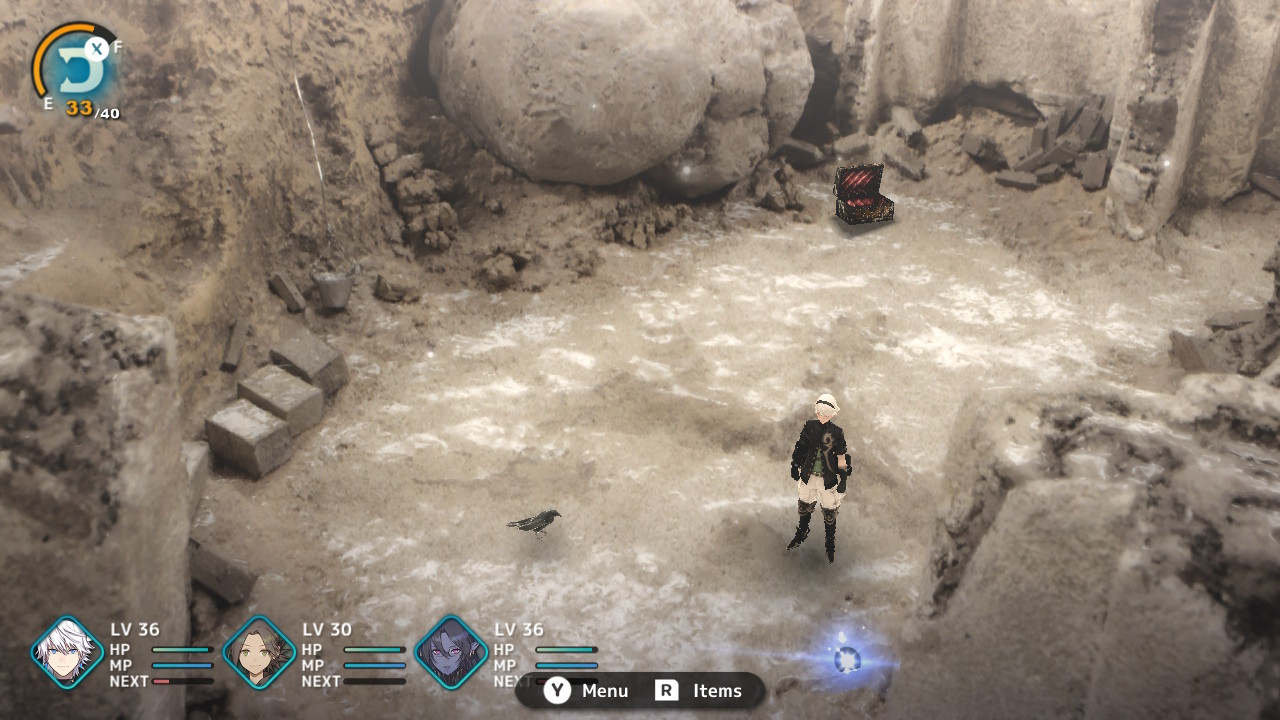Select the white-haired party member portrait
The height and width of the screenshot is (720, 1280).
(67, 653)
